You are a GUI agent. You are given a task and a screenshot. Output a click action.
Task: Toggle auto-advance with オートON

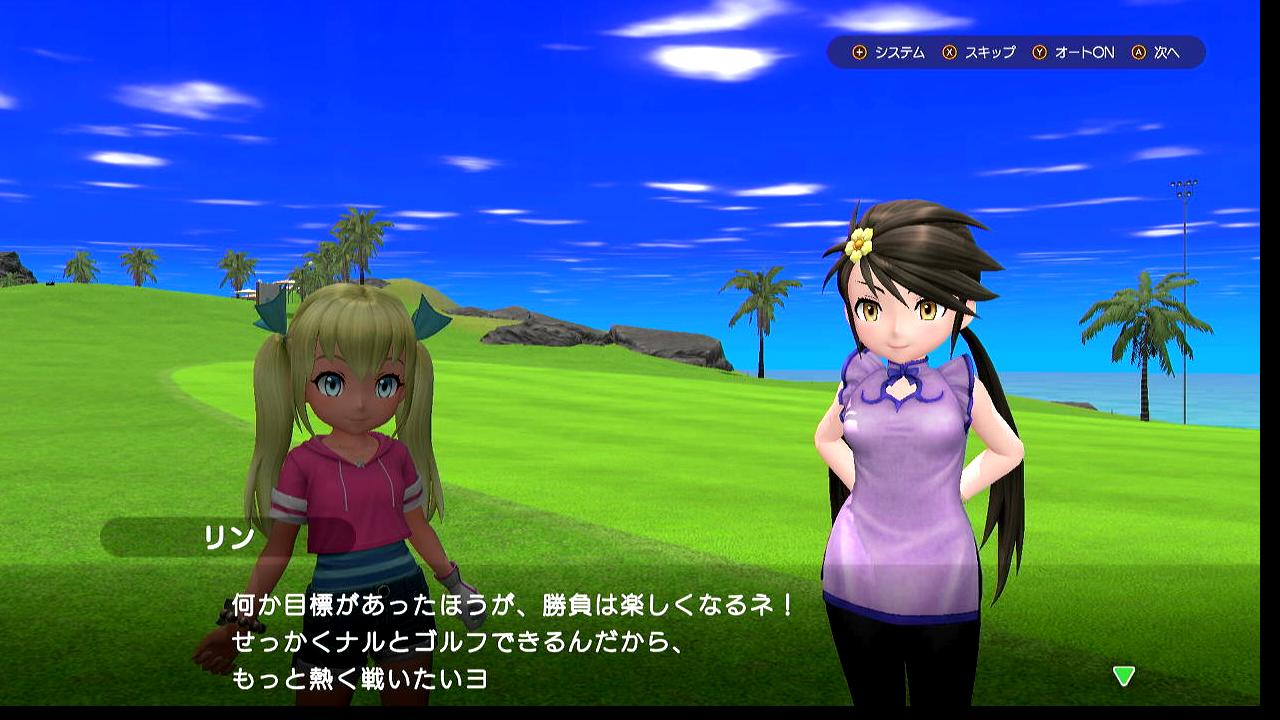(1073, 52)
